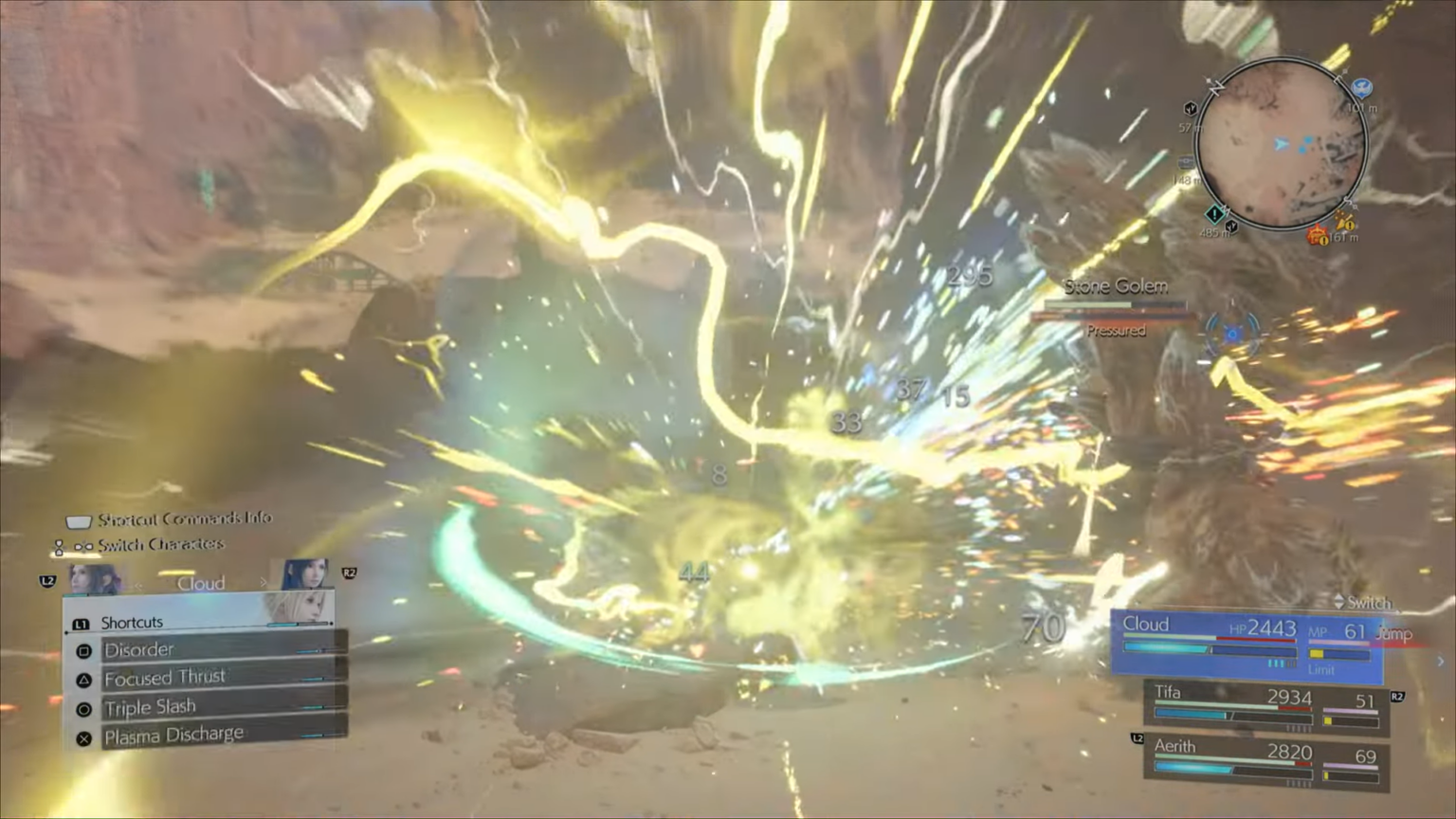Click the Triangle icon next to Focused Thrust
Screen dimensions: 1456x819
(82, 679)
